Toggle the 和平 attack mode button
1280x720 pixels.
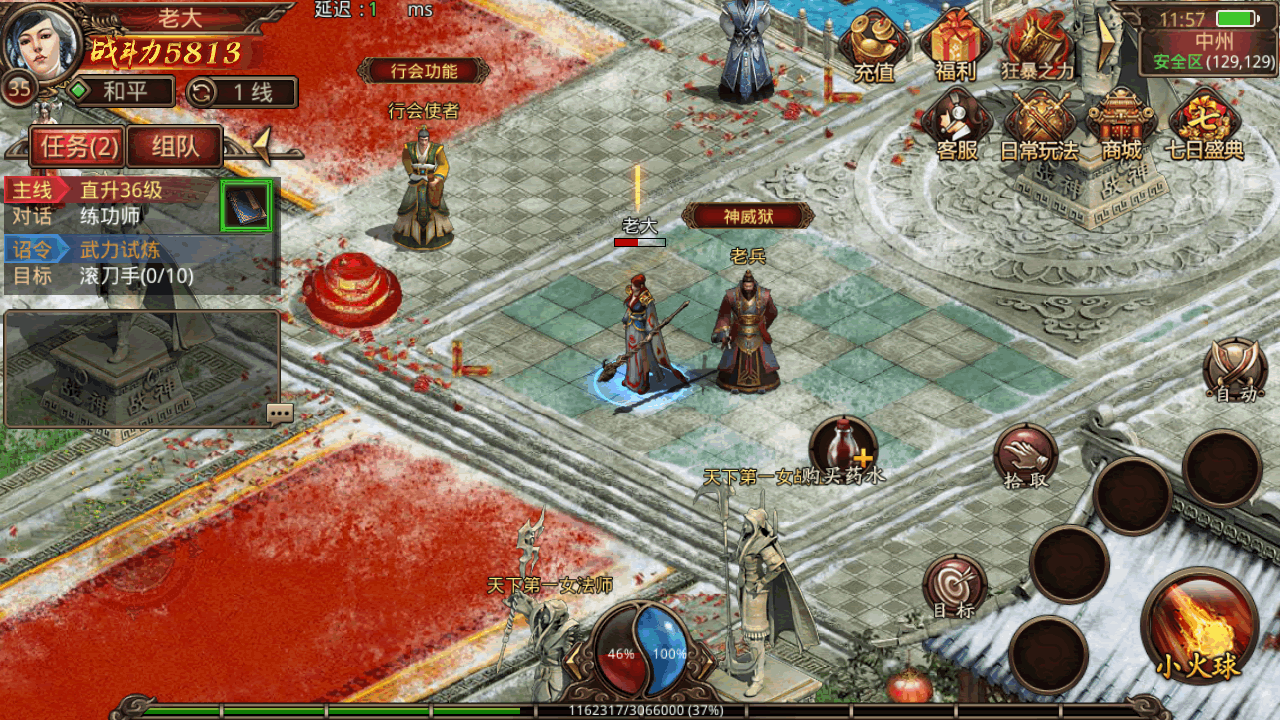pyautogui.click(x=121, y=92)
